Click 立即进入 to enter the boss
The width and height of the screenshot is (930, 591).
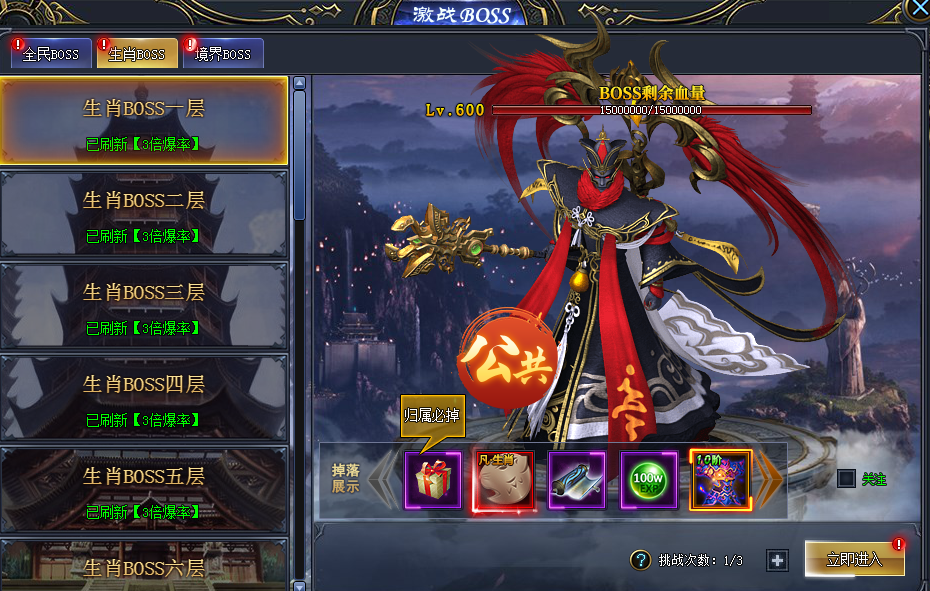pos(855,559)
